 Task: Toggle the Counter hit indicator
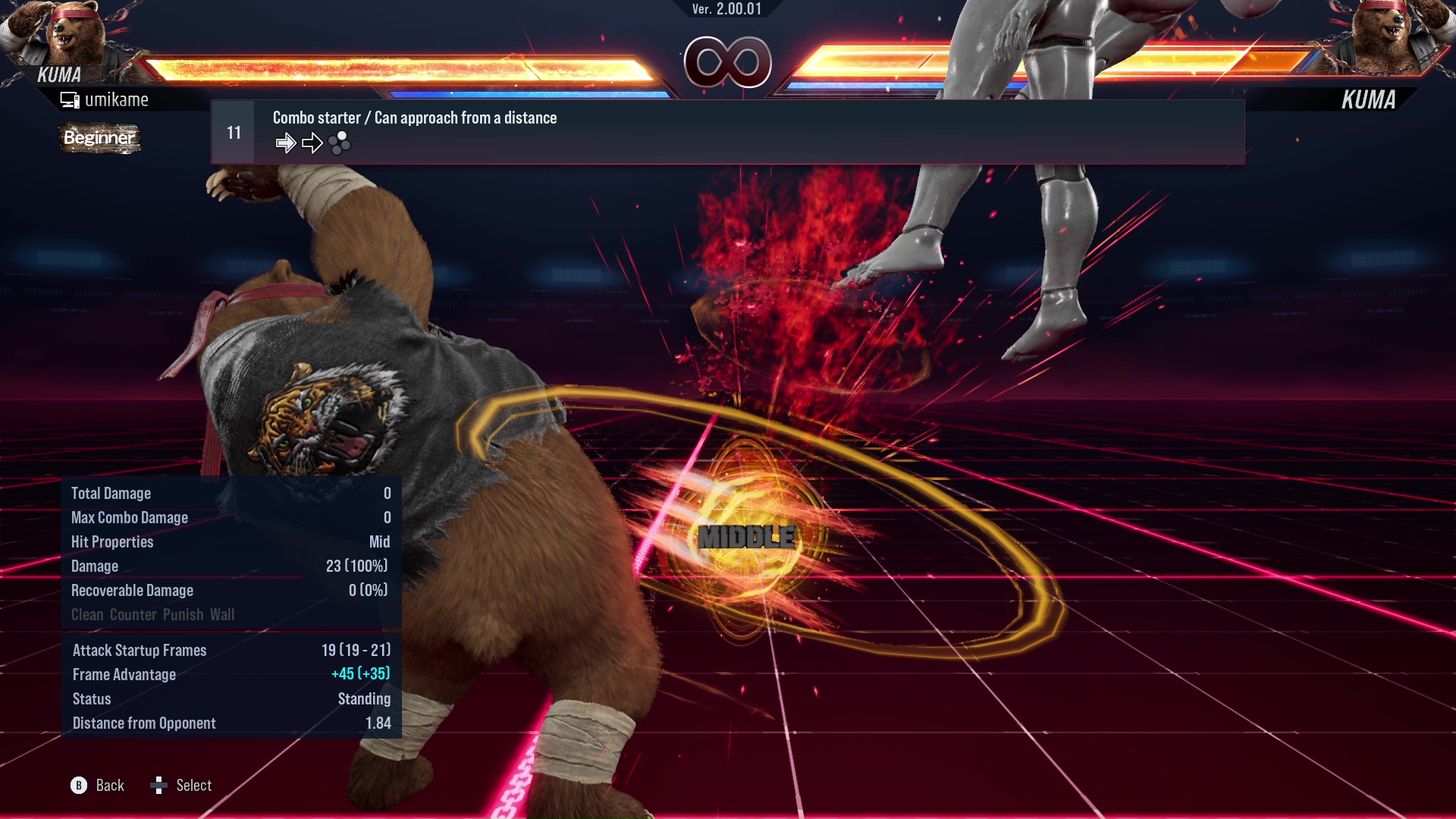133,614
